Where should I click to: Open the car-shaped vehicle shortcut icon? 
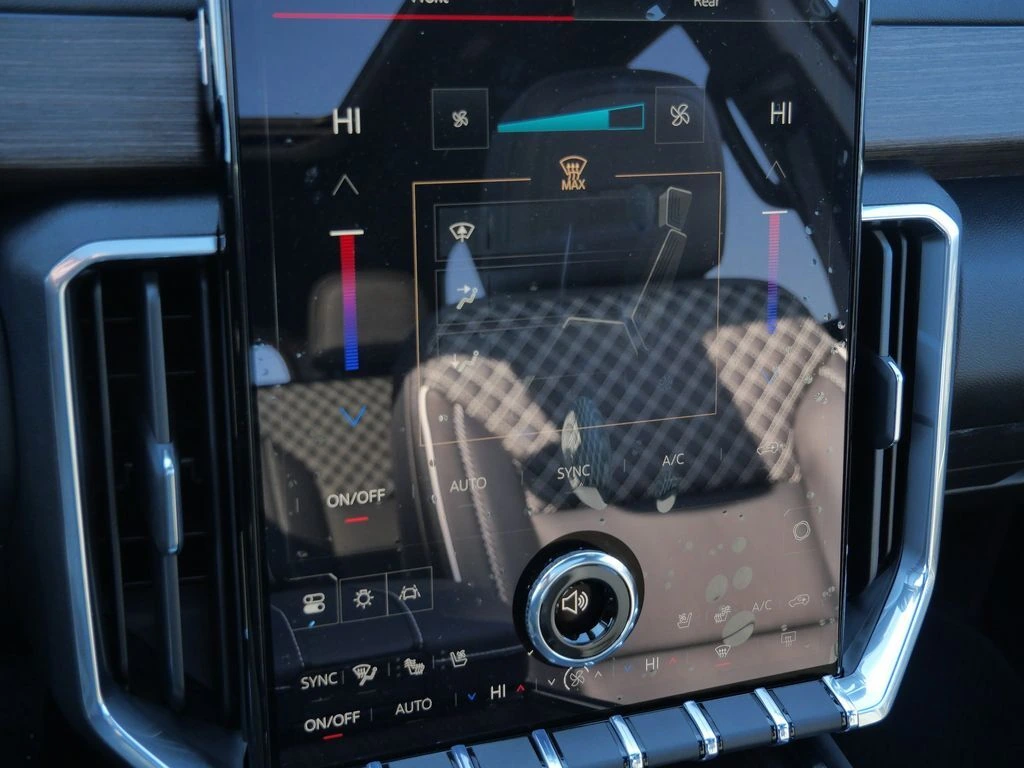click(x=409, y=590)
